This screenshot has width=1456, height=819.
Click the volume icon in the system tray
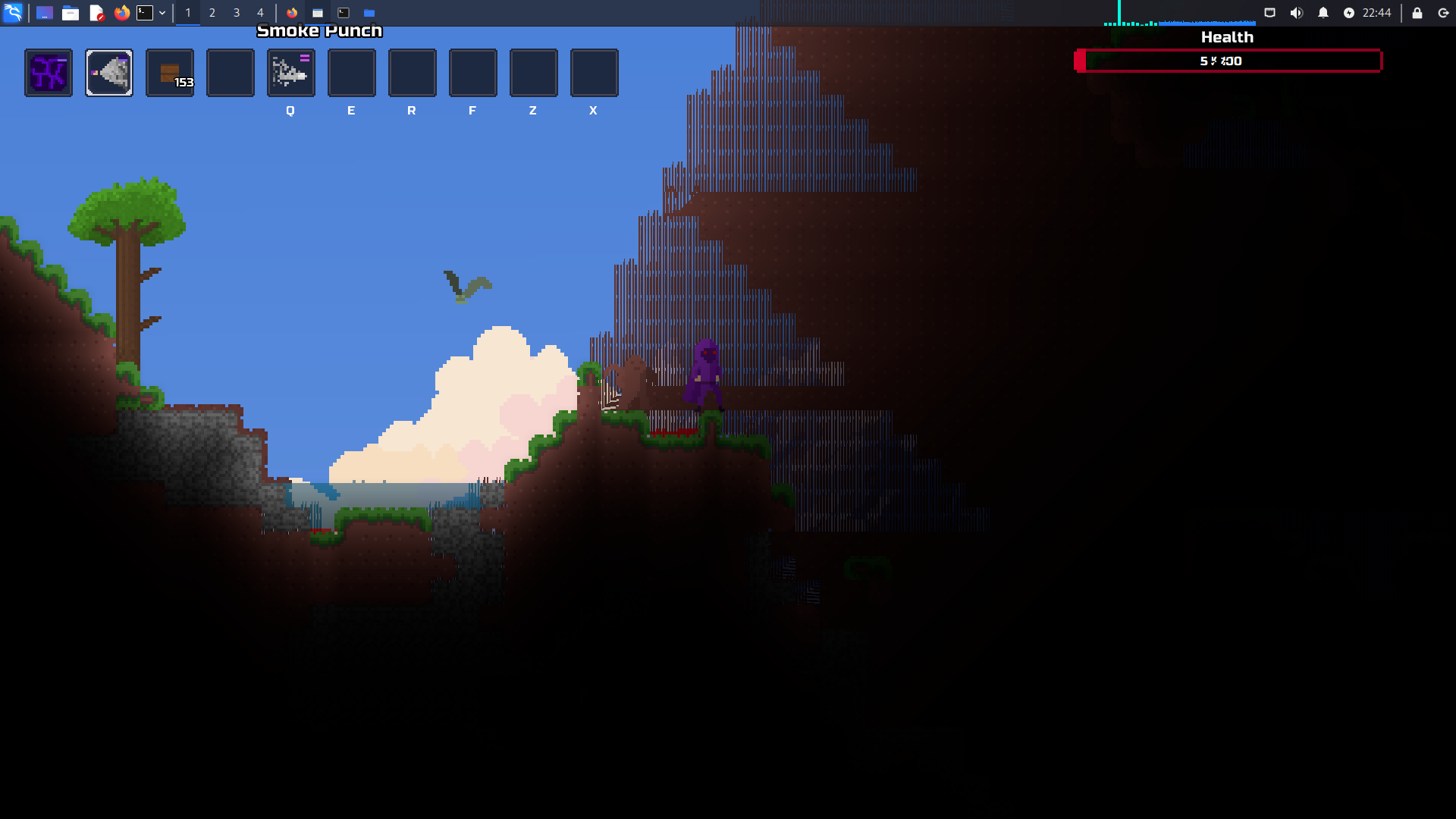pos(1297,13)
